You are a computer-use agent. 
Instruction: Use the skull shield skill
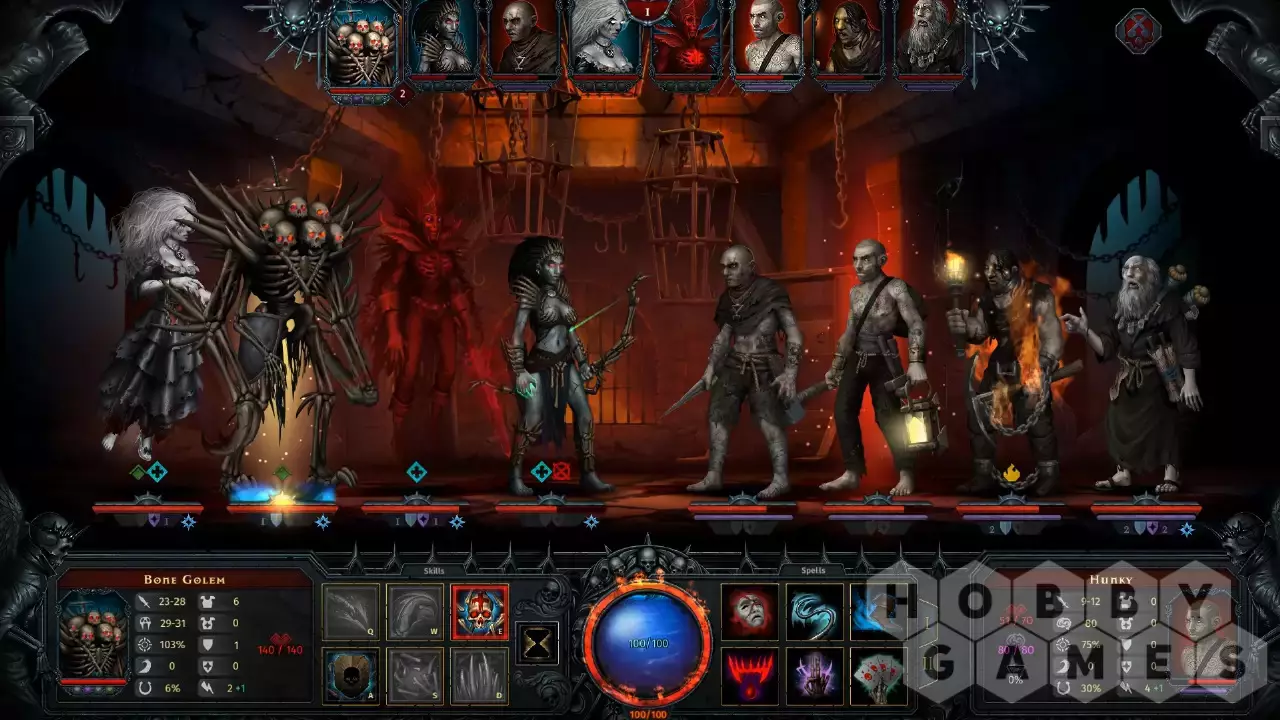coord(351,676)
